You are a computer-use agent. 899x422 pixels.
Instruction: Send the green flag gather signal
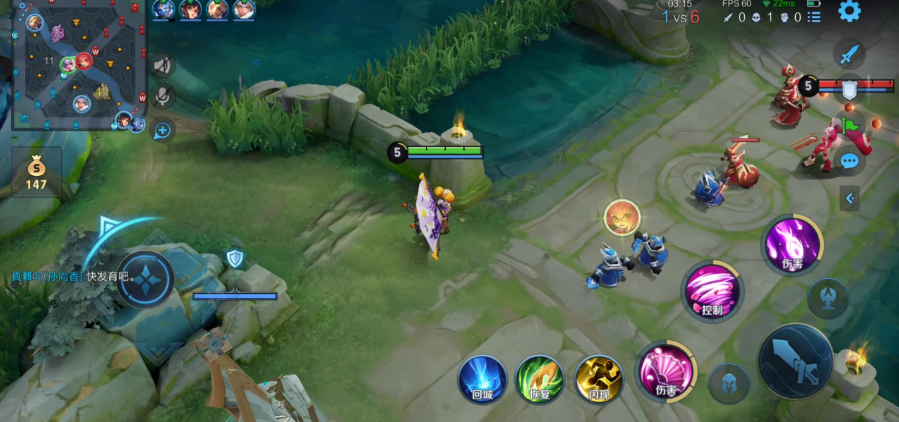tap(850, 125)
